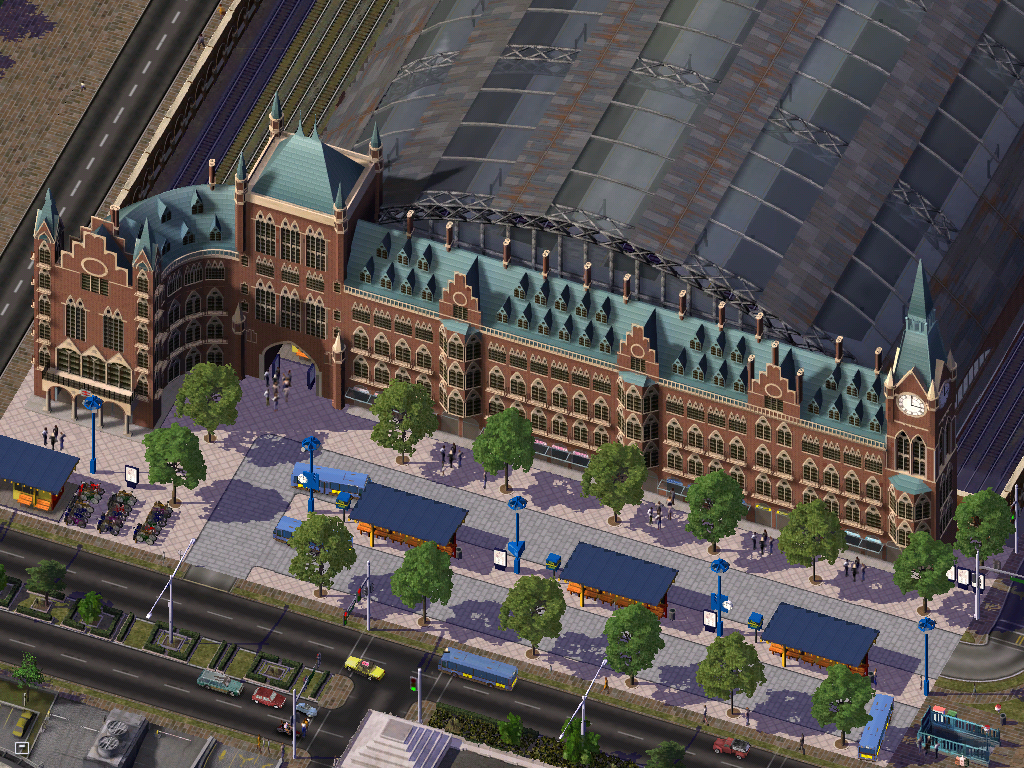Click the small white-framed restore interface button
This screenshot has height=768, width=1024.
tap(22, 747)
